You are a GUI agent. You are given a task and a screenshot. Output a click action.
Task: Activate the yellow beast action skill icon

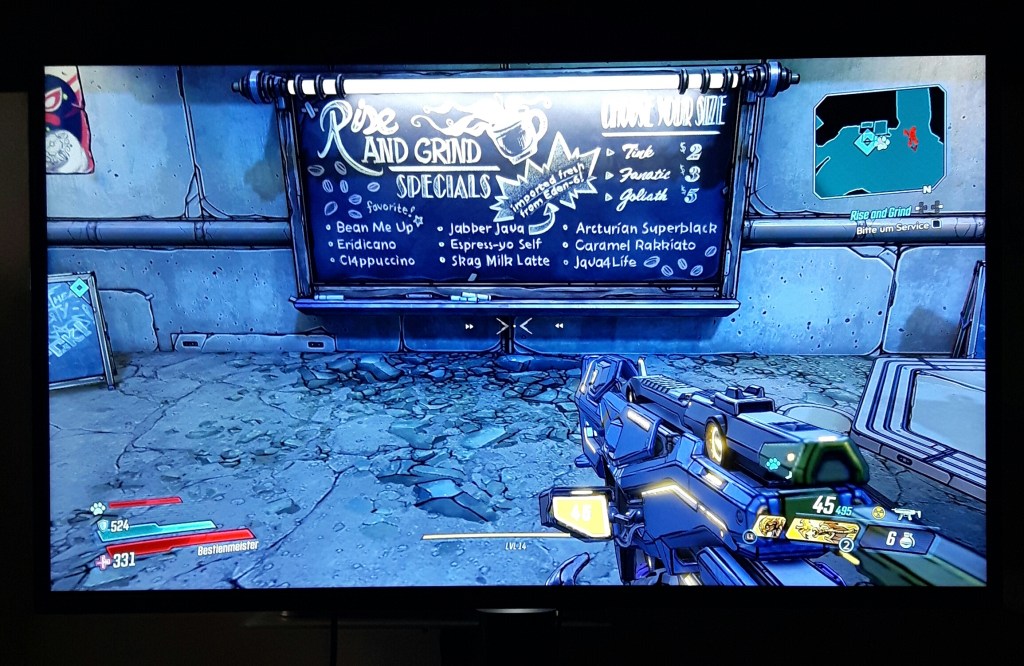822,531
